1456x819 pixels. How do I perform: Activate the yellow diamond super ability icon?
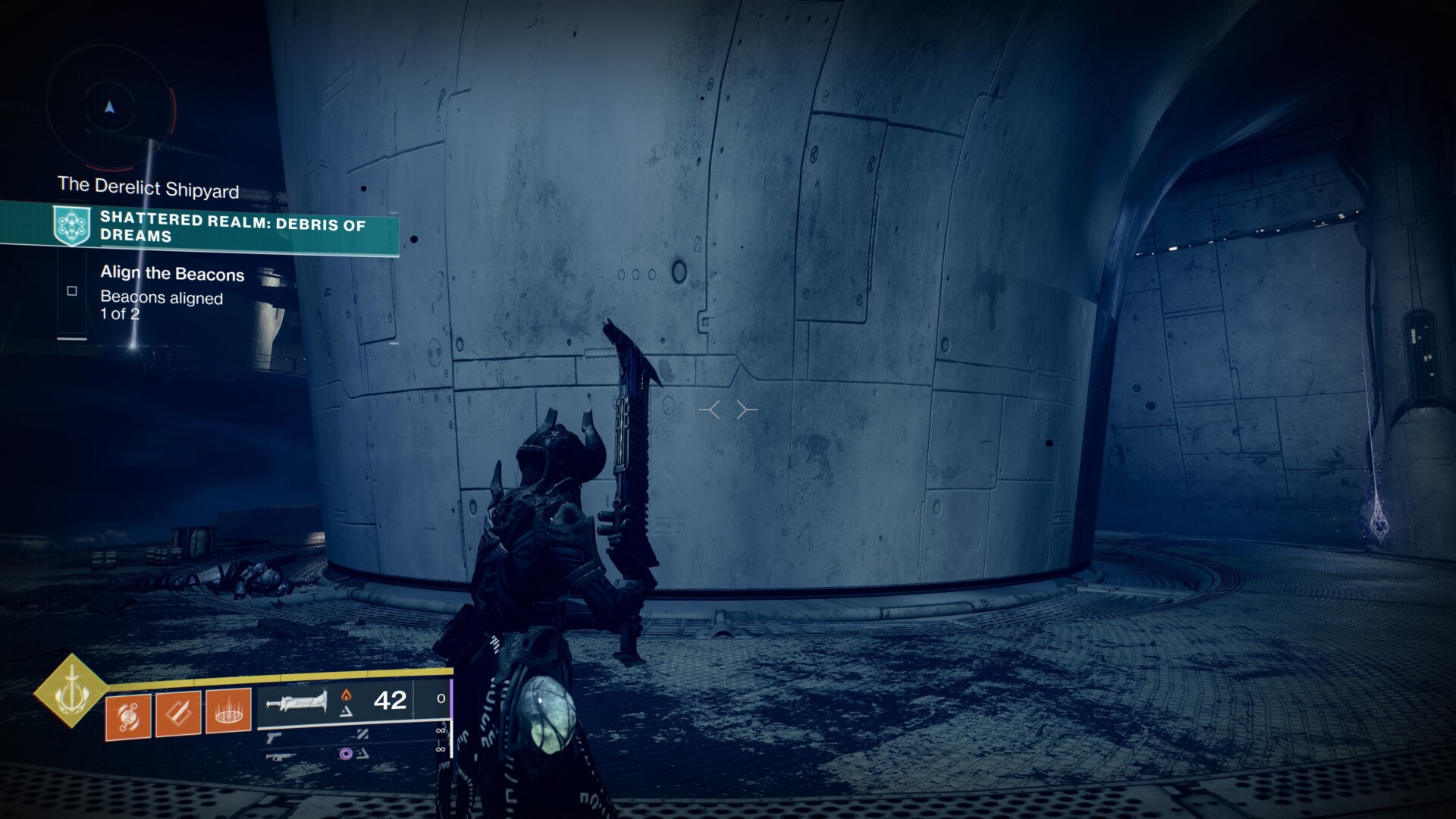(71, 690)
